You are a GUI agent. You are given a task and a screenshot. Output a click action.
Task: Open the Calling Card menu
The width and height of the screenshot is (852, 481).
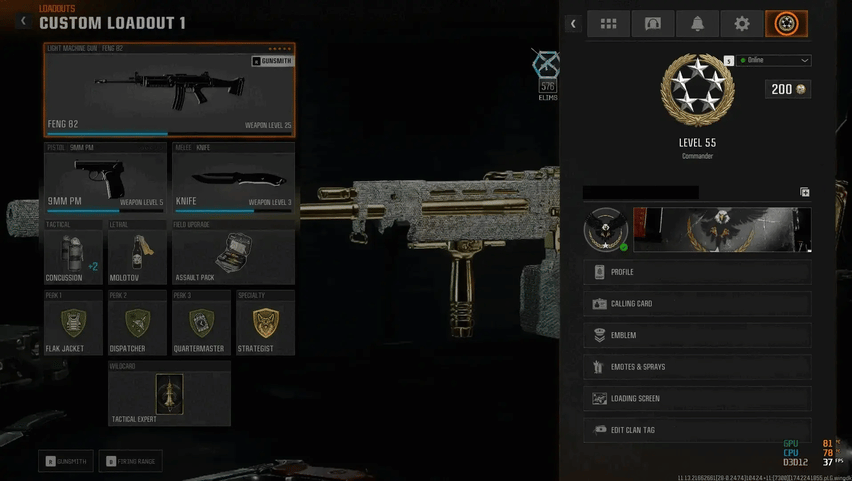click(x=697, y=304)
